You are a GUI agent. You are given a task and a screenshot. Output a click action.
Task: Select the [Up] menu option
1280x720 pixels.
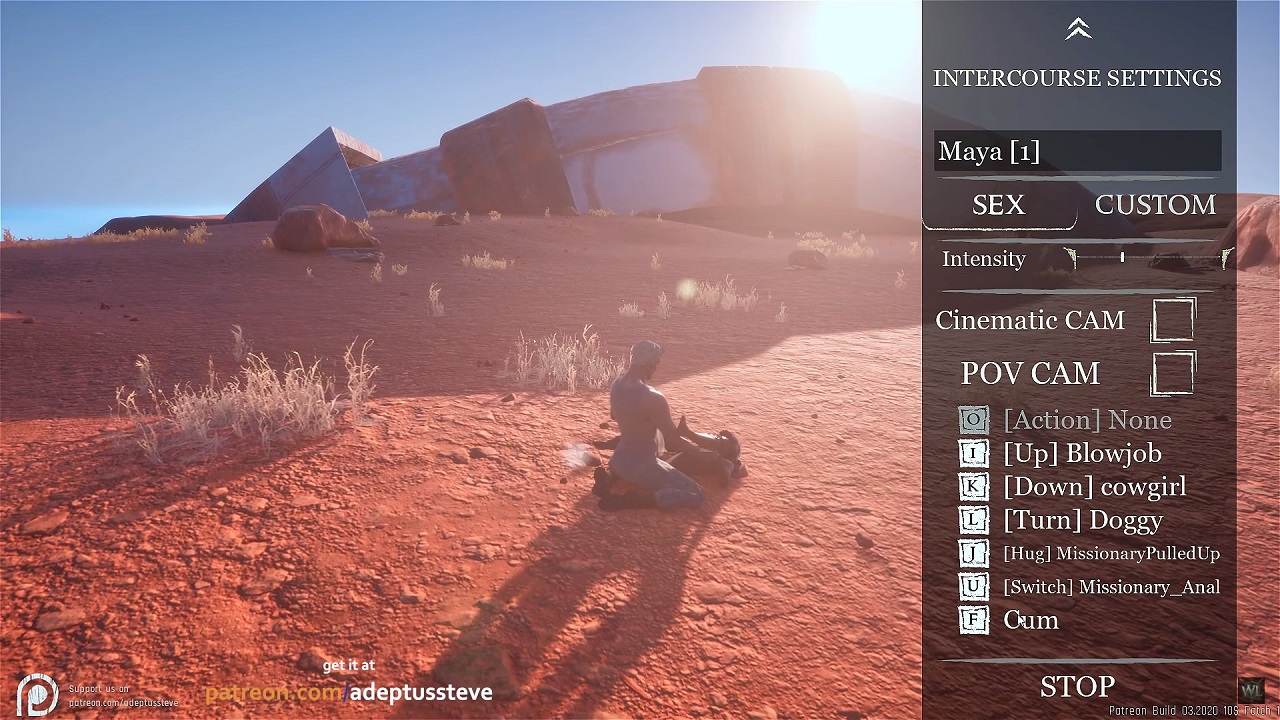pos(1082,454)
